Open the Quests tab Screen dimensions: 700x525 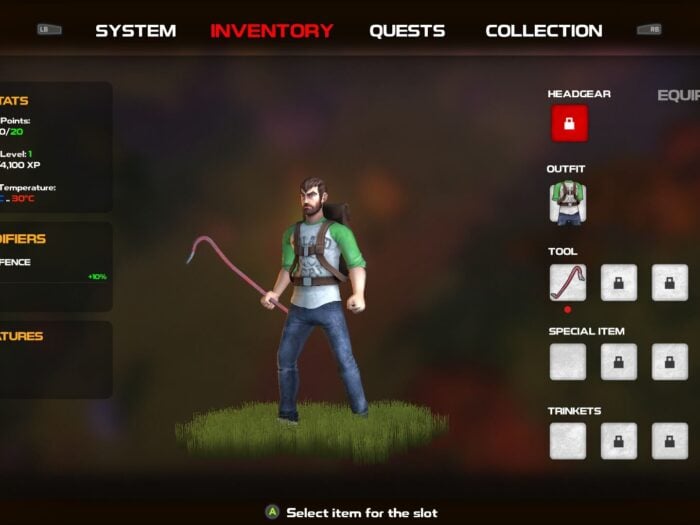[x=407, y=31]
